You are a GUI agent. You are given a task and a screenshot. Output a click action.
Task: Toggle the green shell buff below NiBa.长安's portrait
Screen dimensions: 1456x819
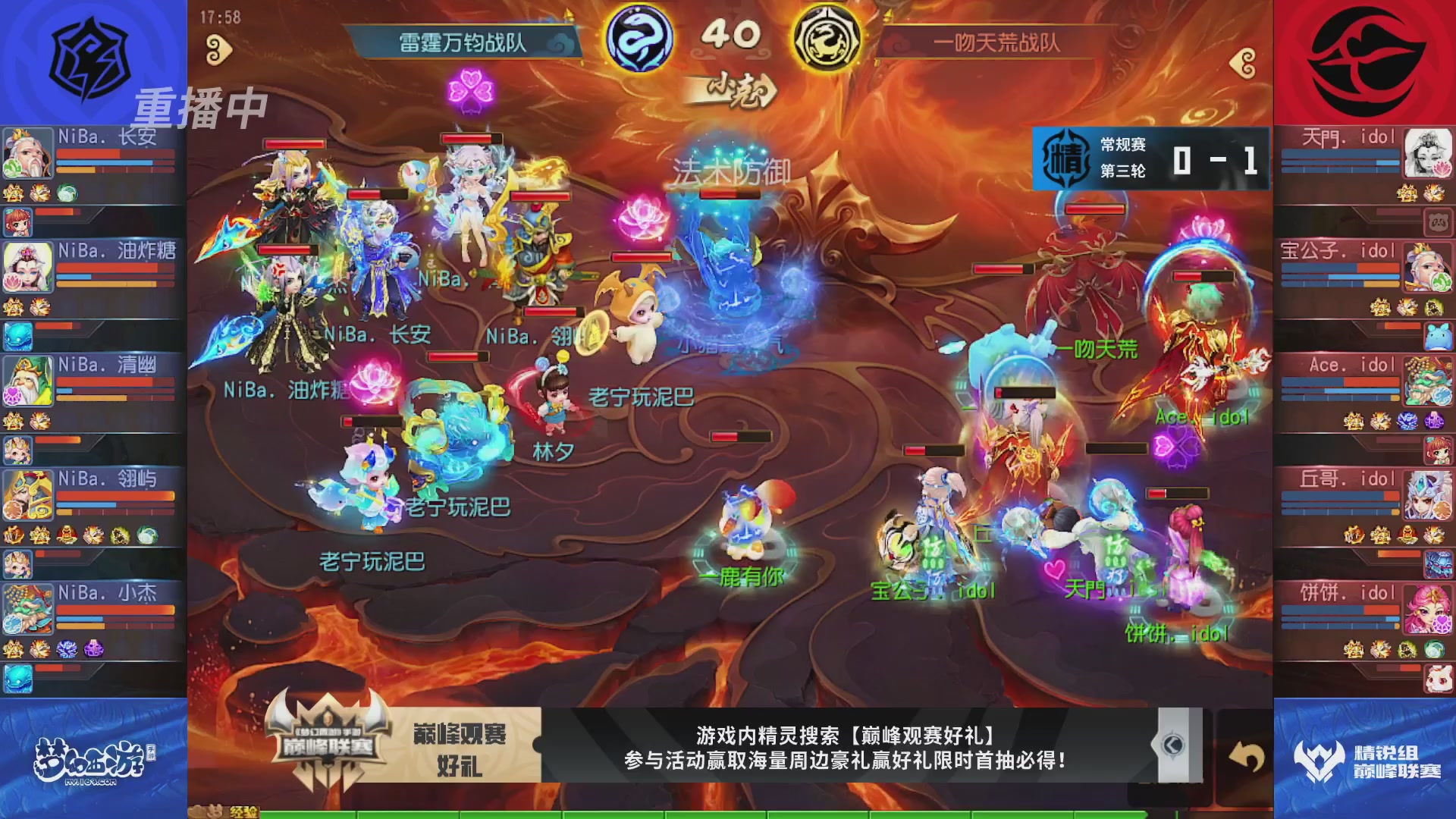[67, 193]
